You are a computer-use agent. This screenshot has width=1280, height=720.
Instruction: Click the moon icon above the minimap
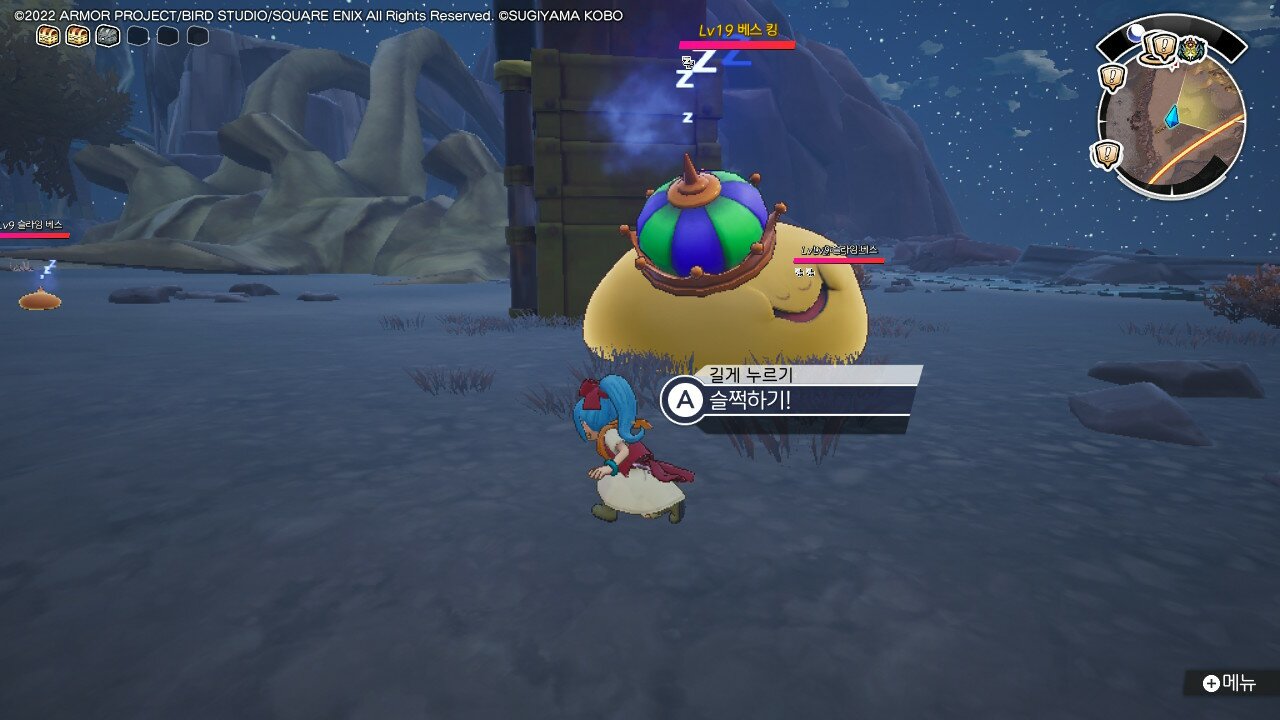(1135, 33)
